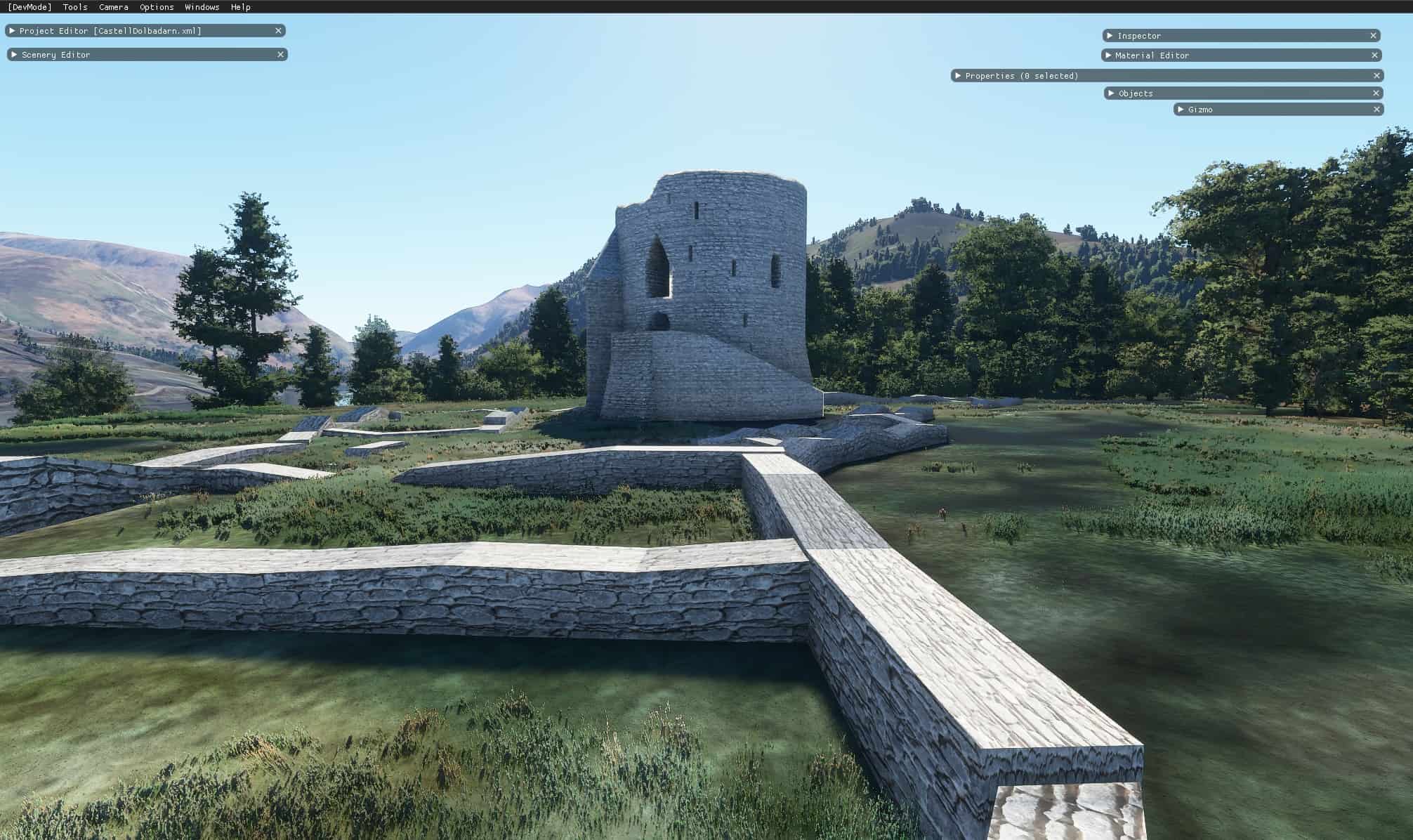Viewport: 1413px width, 840px height.
Task: Close the Inspector panel
Action: pyautogui.click(x=1373, y=36)
